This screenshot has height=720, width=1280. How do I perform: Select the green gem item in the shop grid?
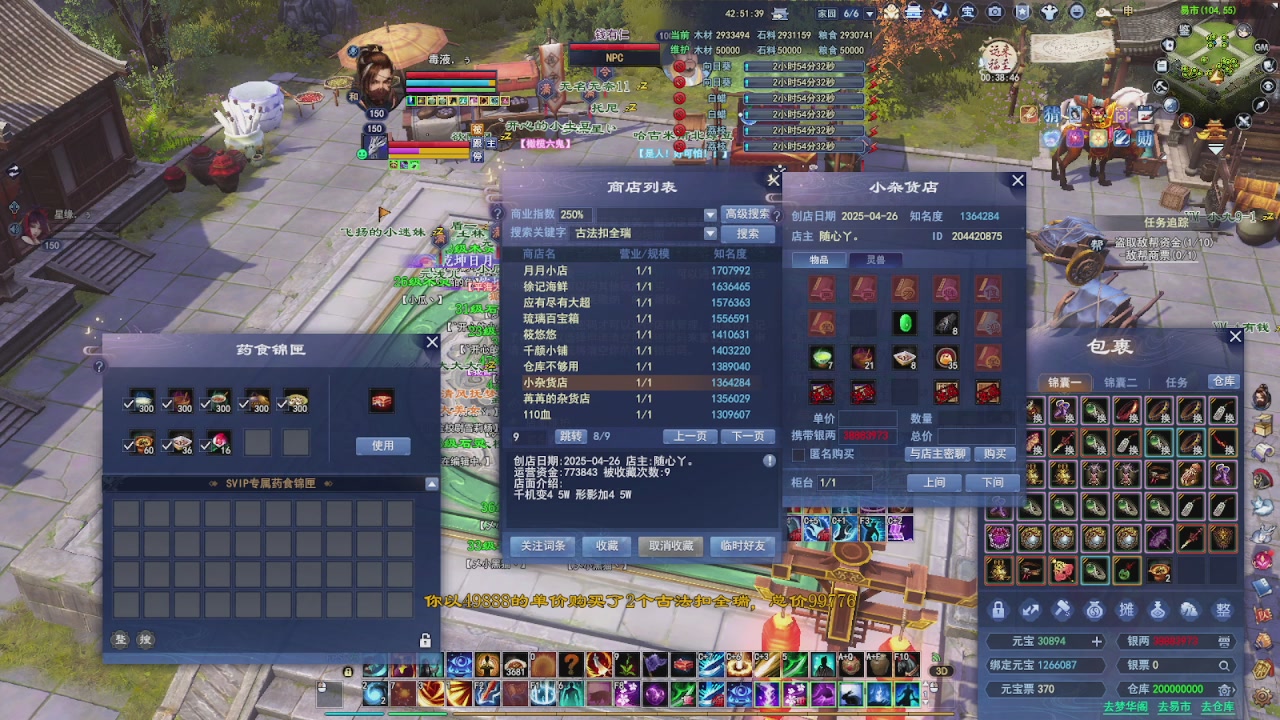(x=905, y=323)
